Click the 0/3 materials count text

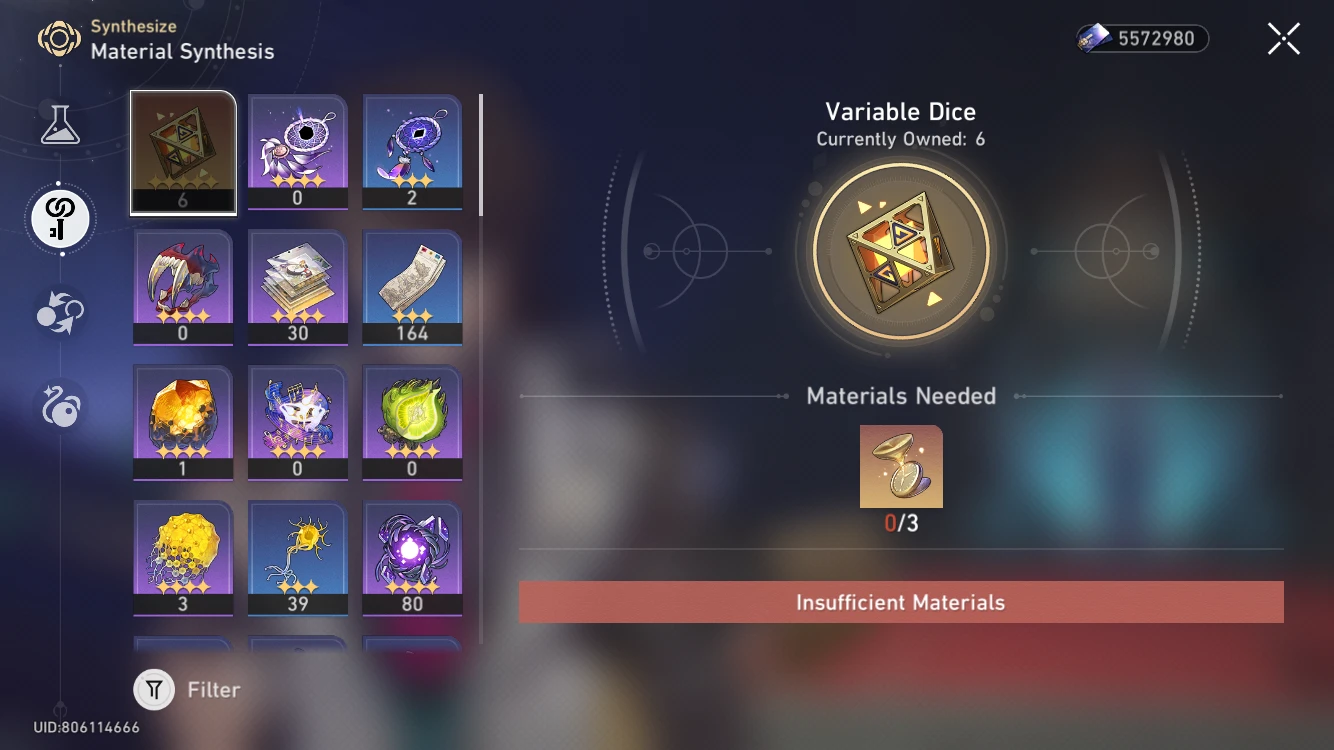pos(900,520)
